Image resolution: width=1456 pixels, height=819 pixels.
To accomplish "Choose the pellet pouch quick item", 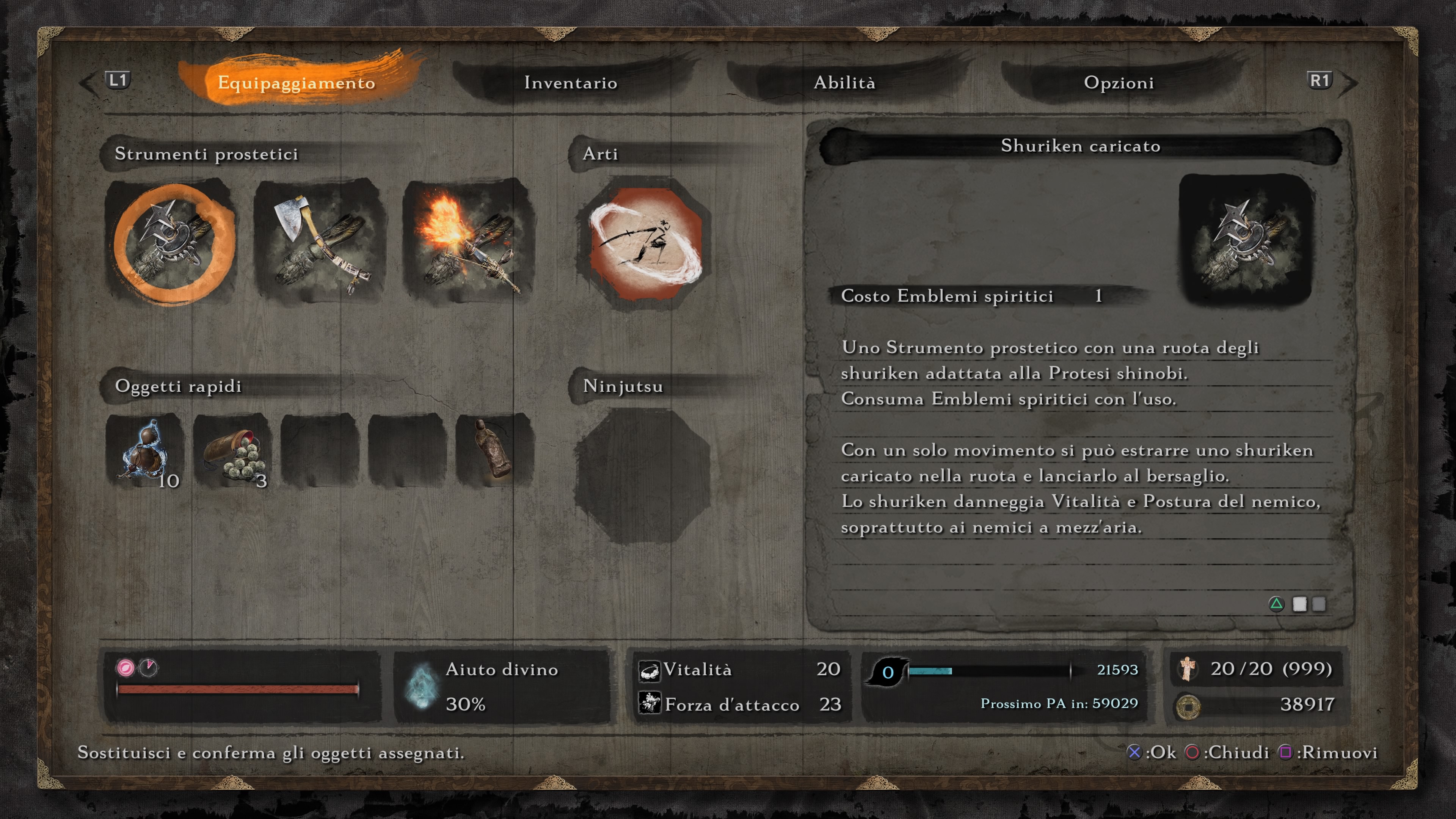I will (x=232, y=450).
